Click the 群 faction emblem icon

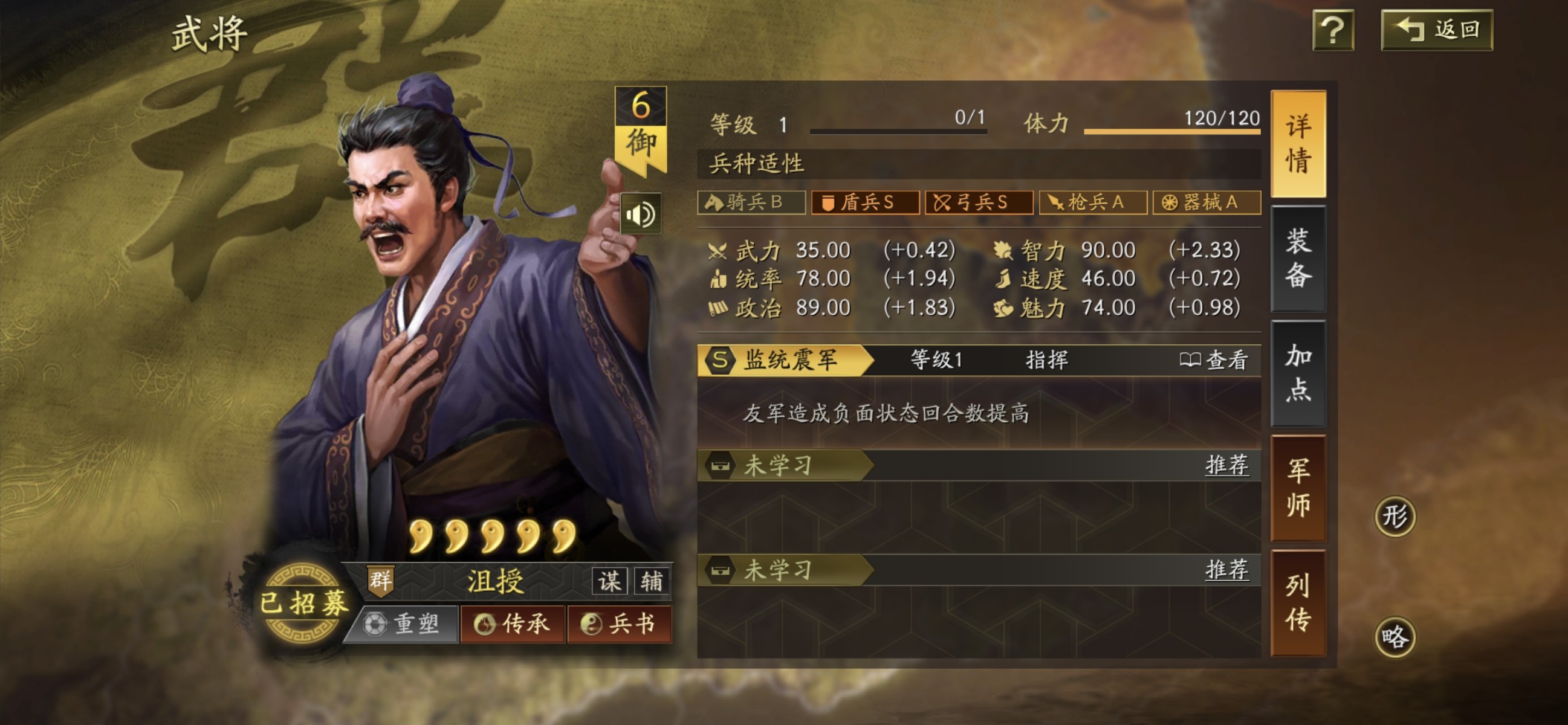380,580
